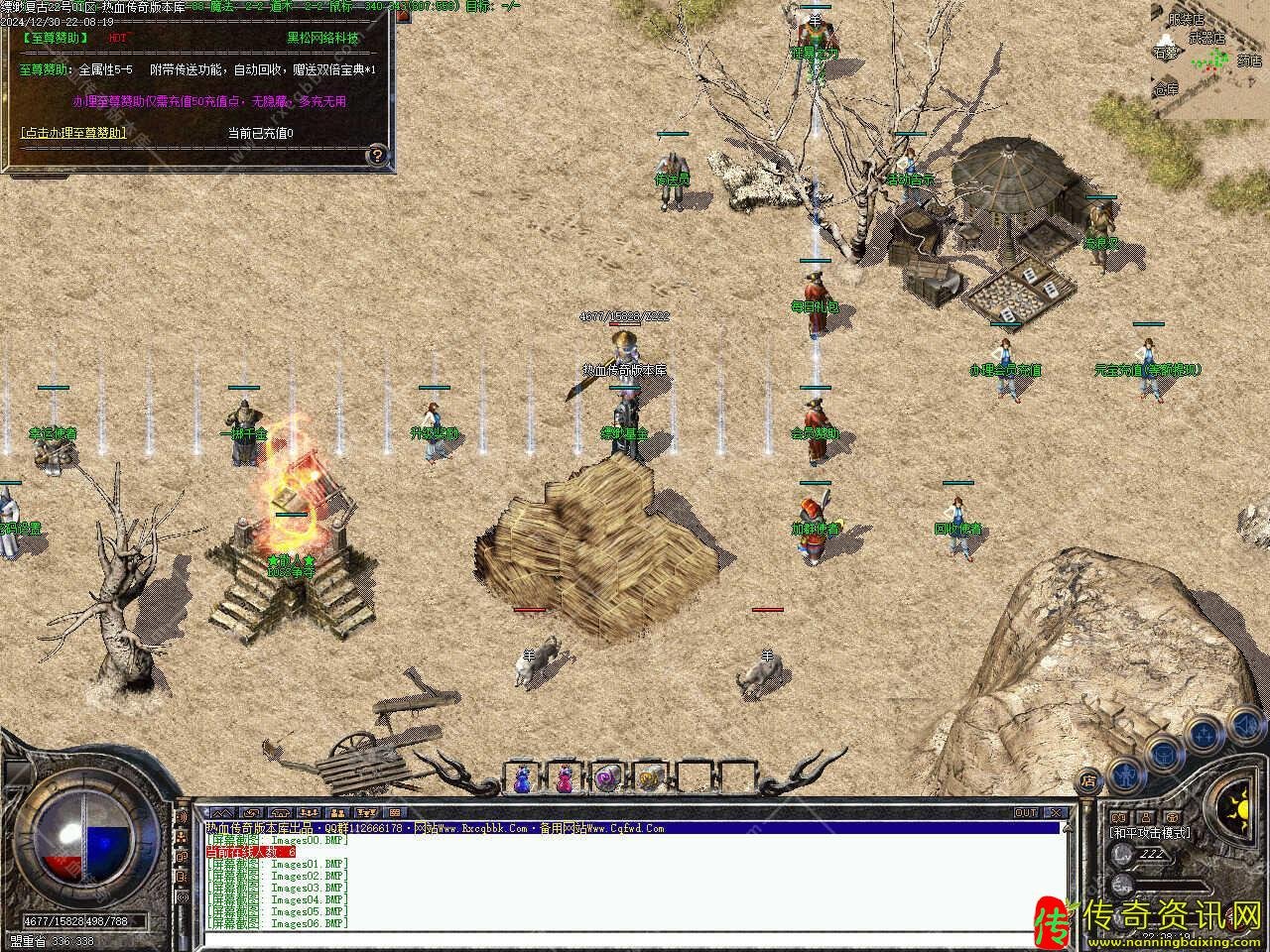Select the golden scroll belt slot
The height and width of the screenshot is (952, 1270).
(649, 779)
